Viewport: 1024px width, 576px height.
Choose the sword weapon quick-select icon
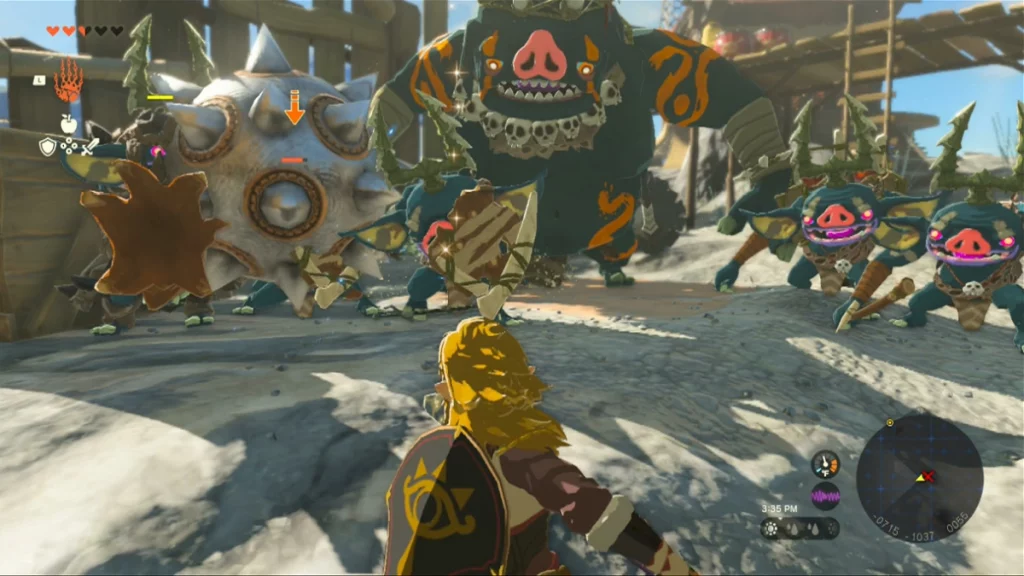pyautogui.click(x=90, y=146)
